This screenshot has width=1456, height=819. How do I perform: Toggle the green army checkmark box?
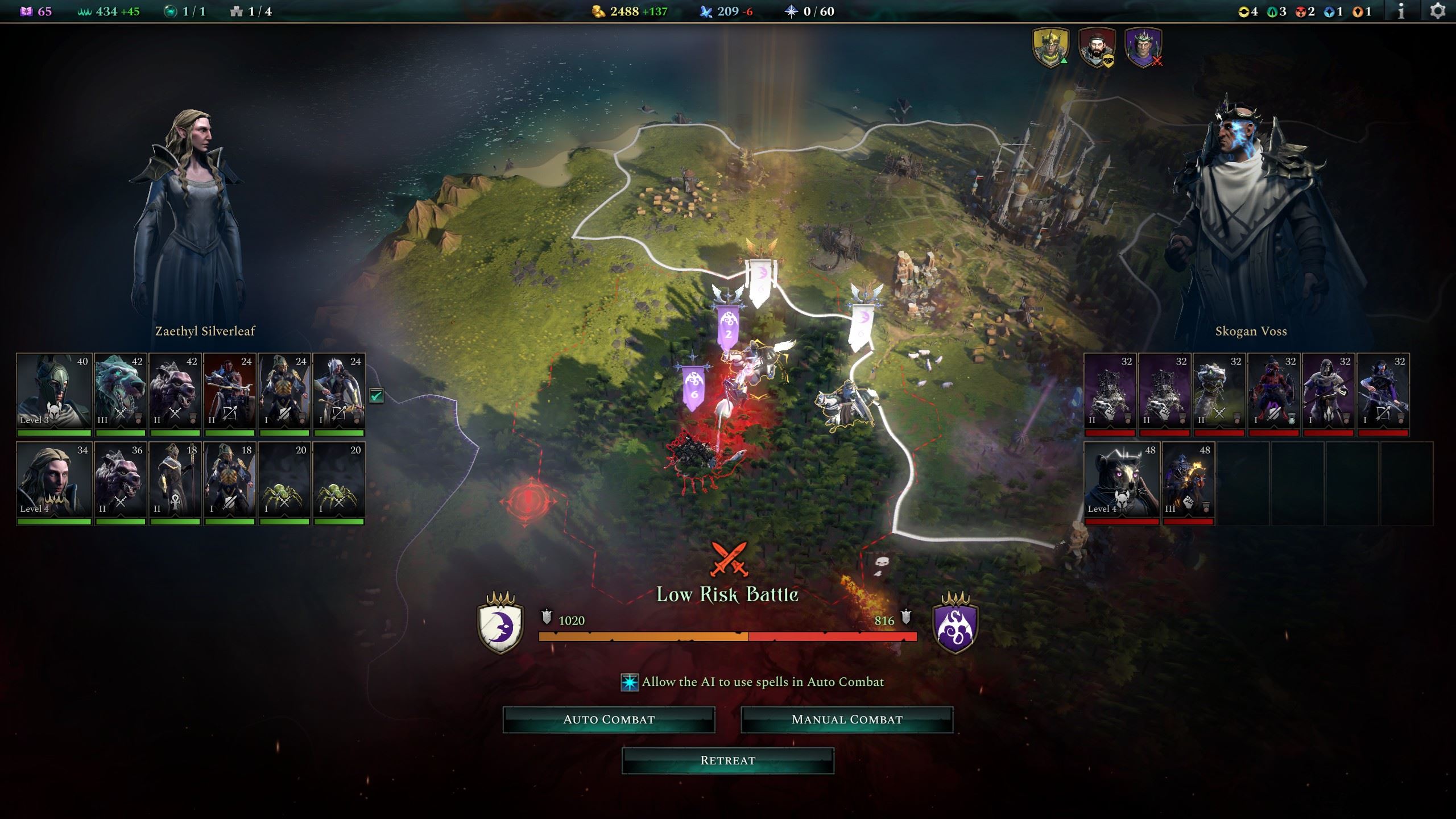376,395
